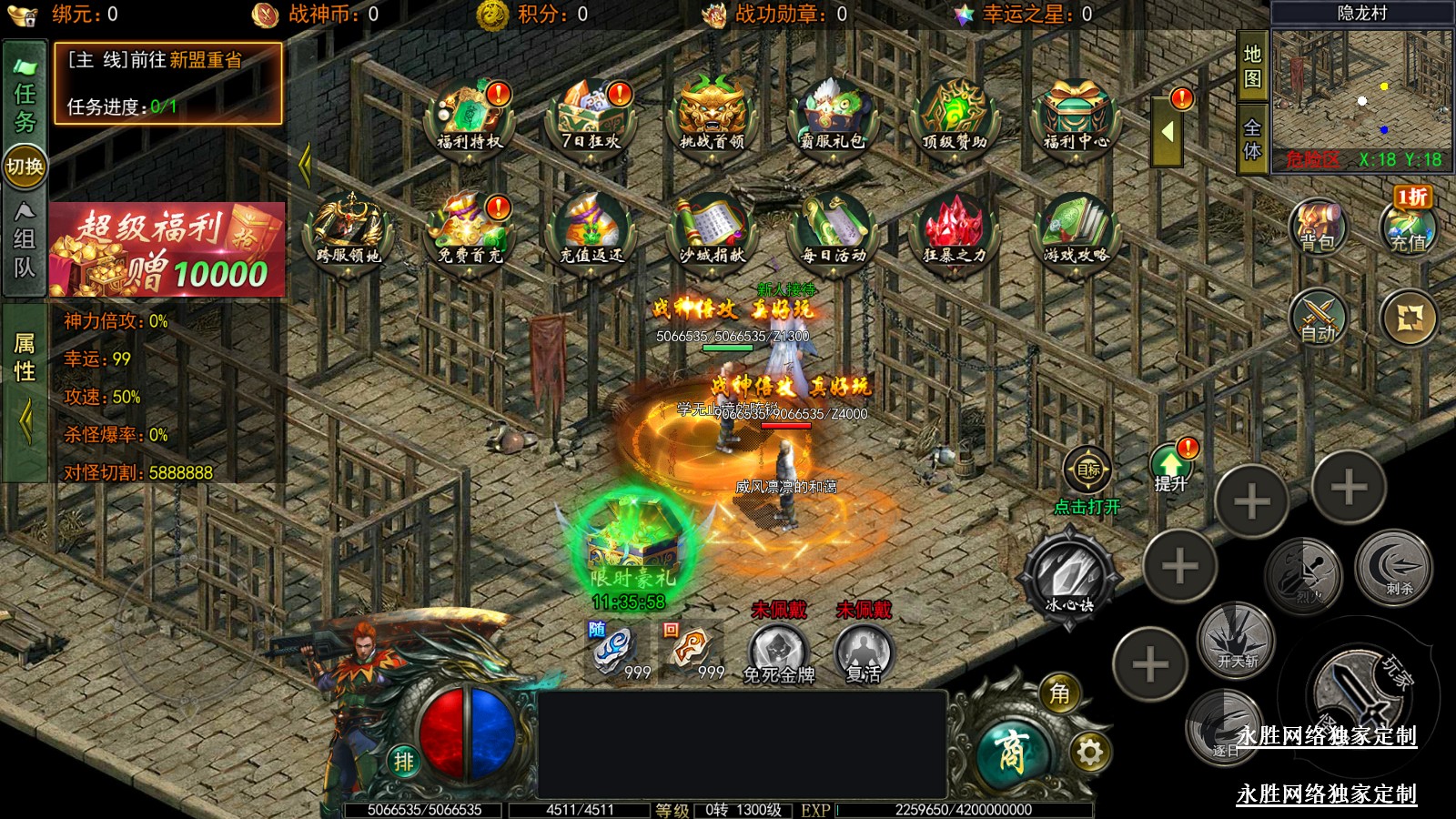Open the 充值 recharge shop

pyautogui.click(x=1408, y=227)
